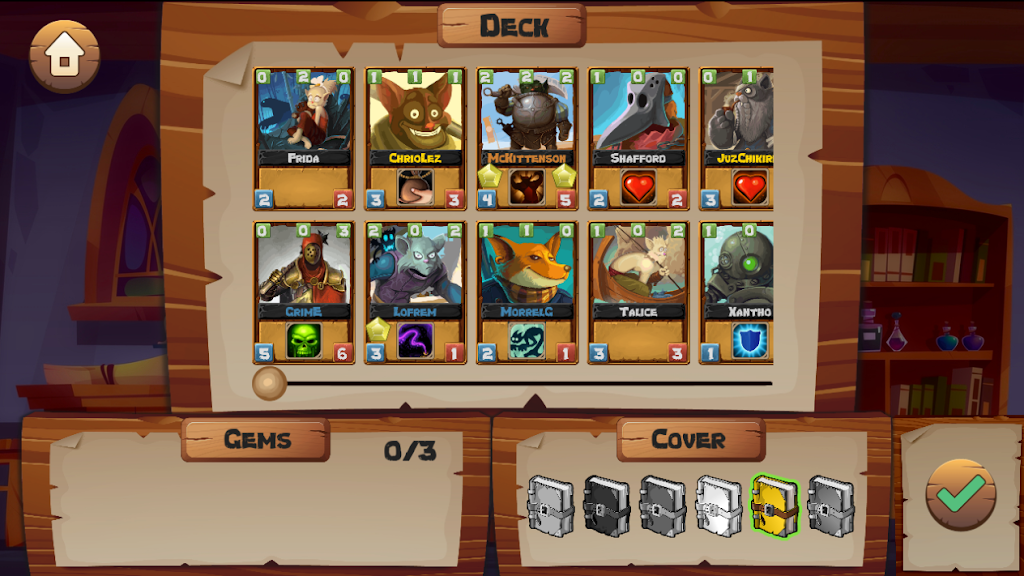Pick the Xantho robot card

738,292
